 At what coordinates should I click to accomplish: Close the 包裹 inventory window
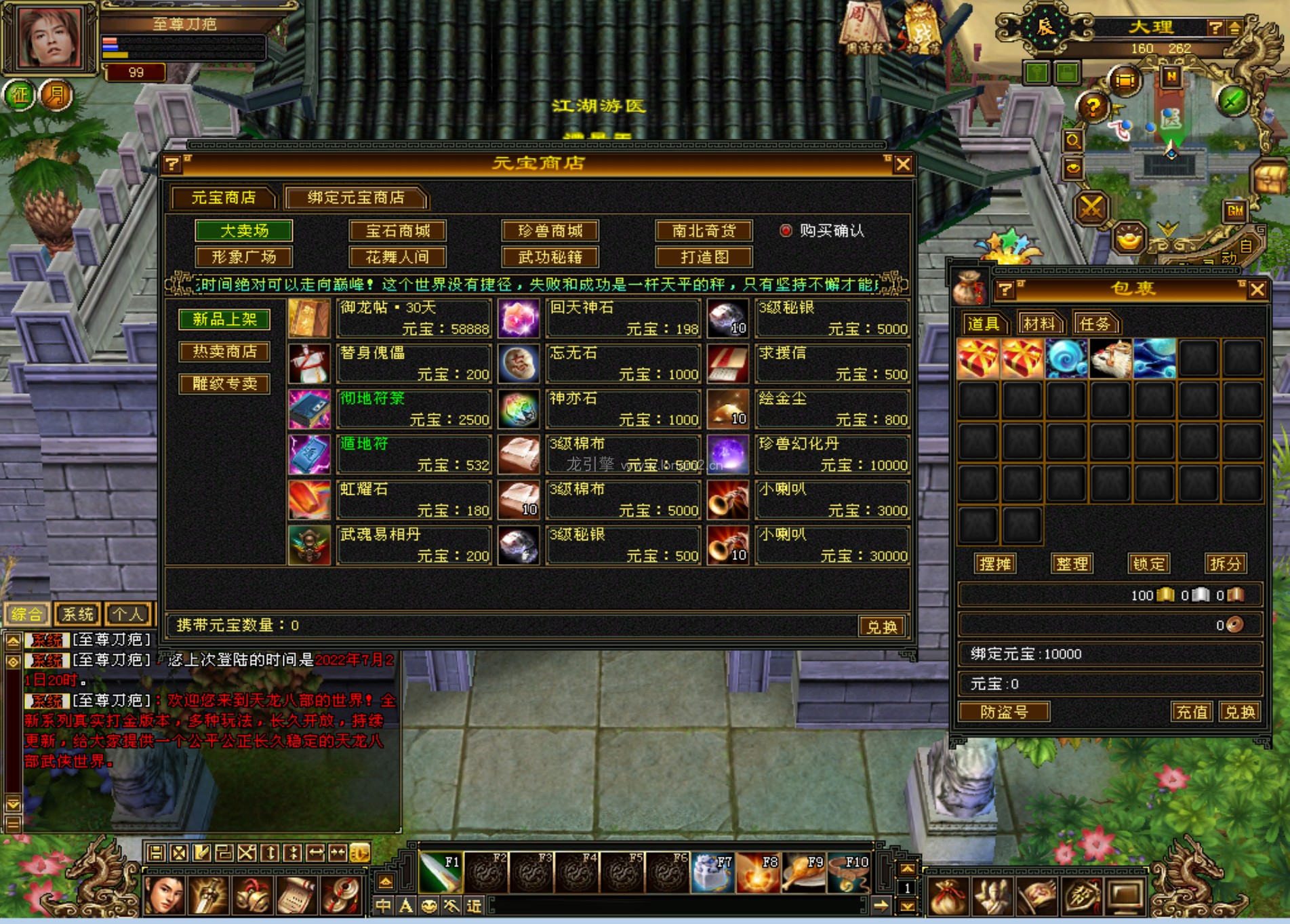click(x=1257, y=290)
